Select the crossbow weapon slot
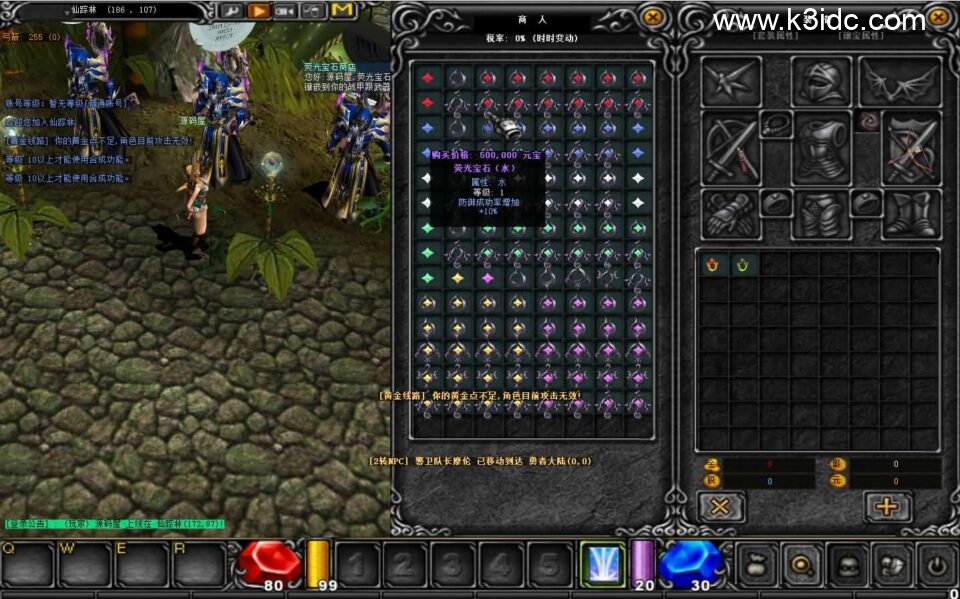This screenshot has width=960, height=599. click(731, 148)
